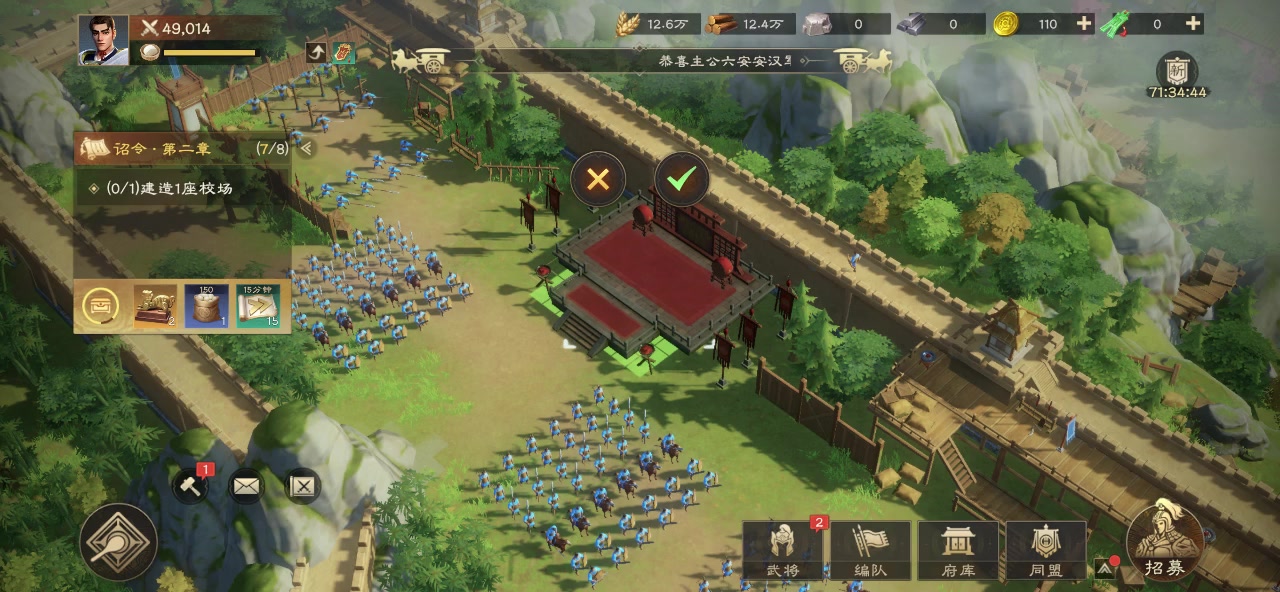
Task: Open the player portrait profile
Action: coord(103,41)
